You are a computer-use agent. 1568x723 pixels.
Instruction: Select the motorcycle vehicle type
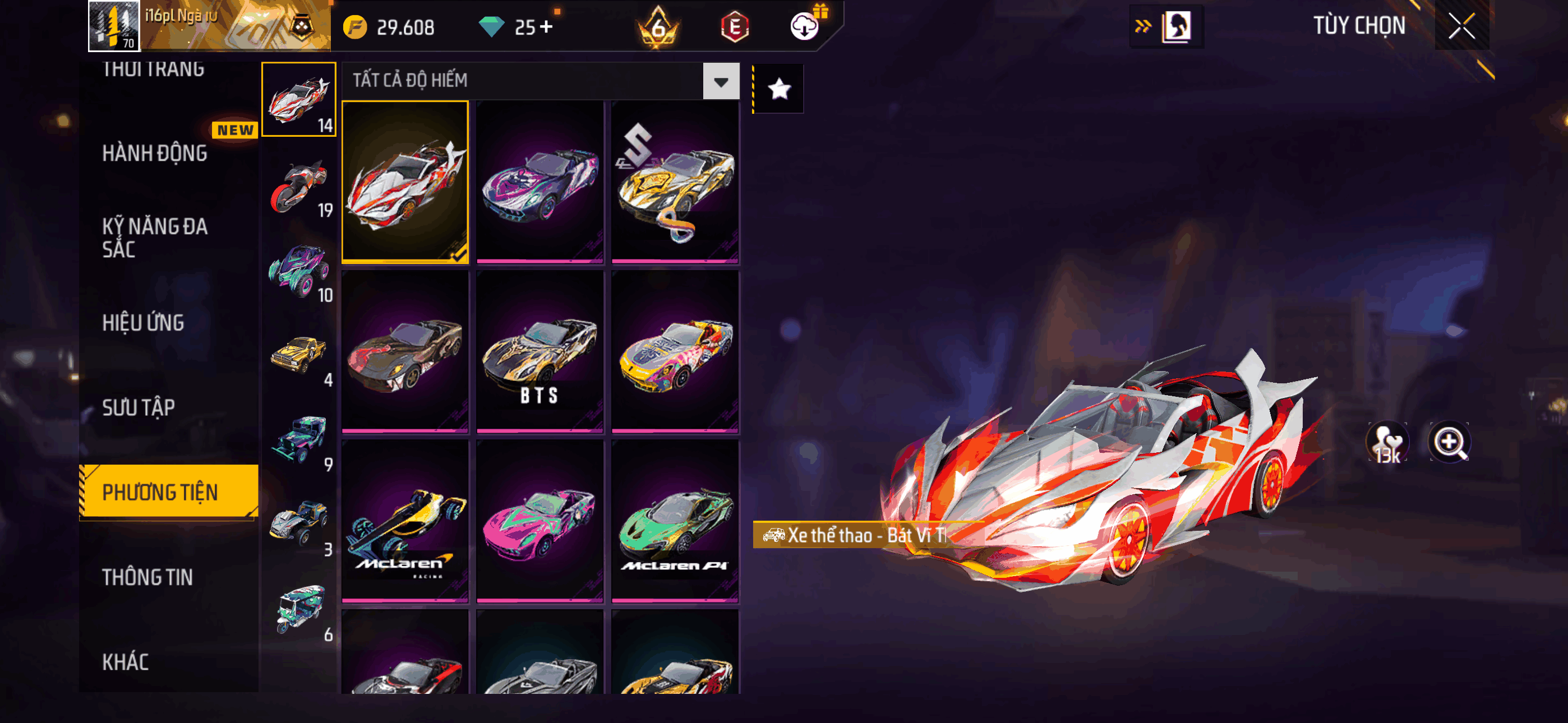(x=299, y=186)
